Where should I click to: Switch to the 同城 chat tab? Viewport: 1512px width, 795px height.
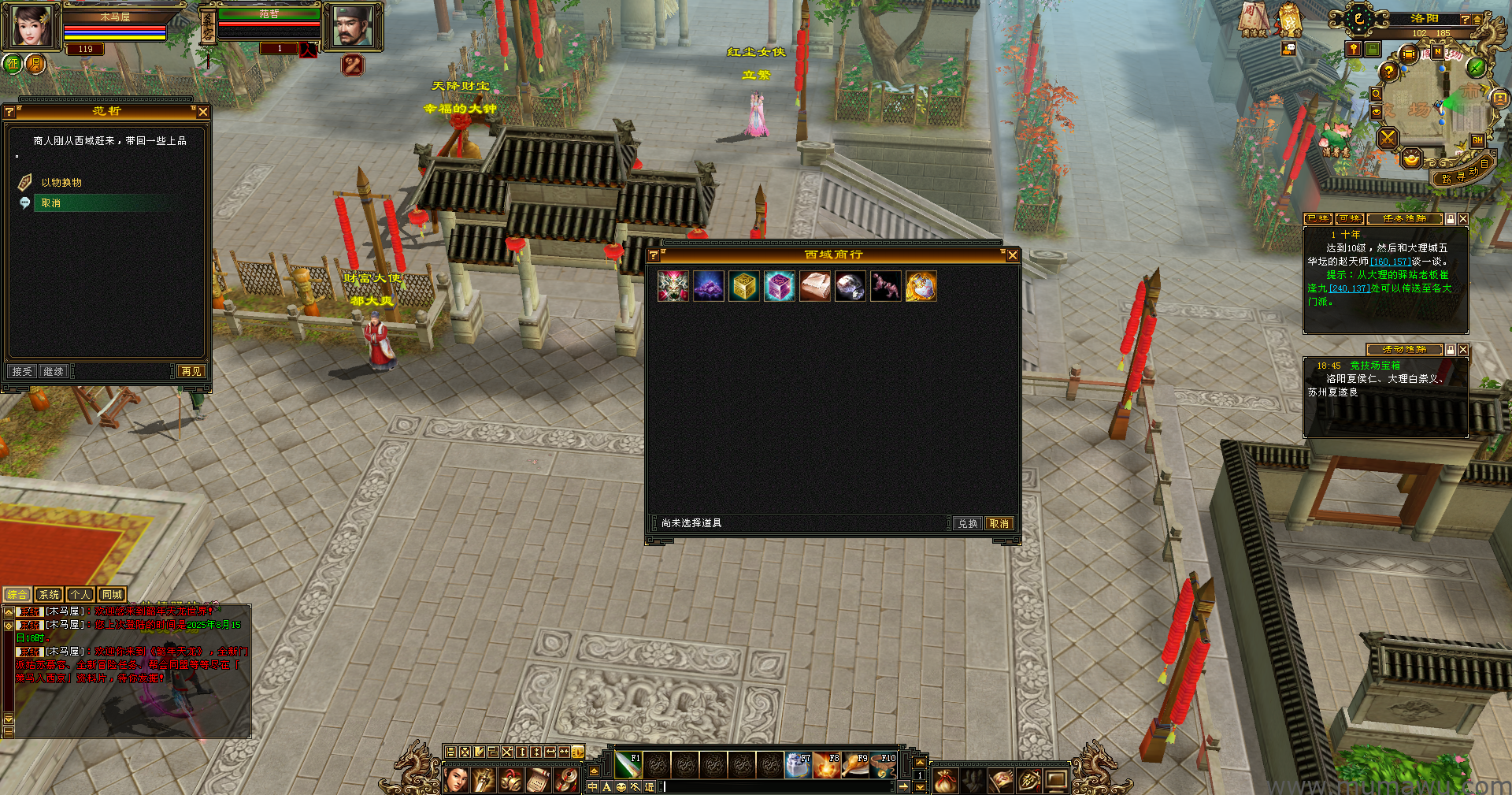112,595
